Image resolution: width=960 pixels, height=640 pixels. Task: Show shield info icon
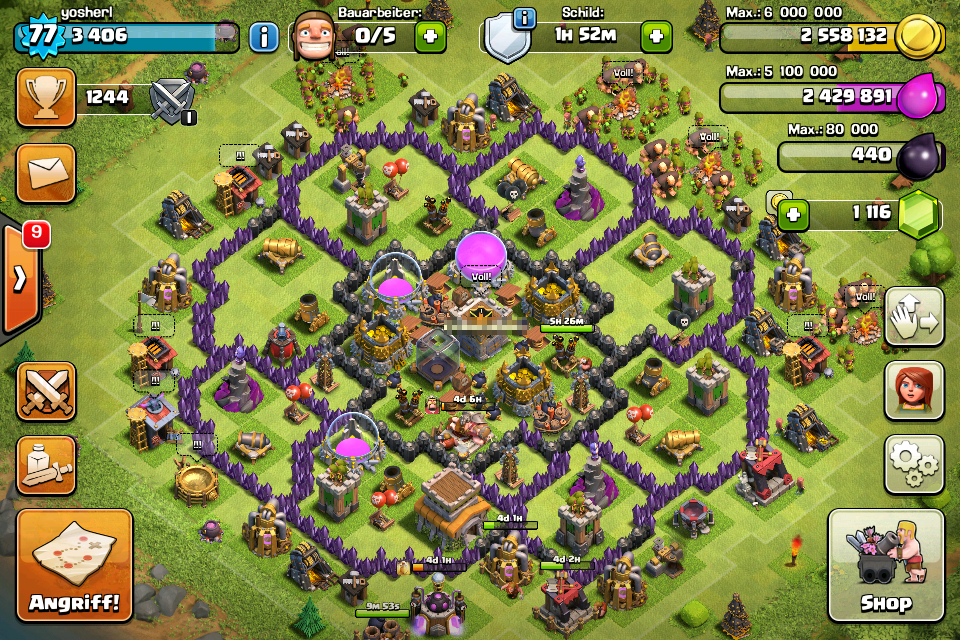[x=522, y=19]
